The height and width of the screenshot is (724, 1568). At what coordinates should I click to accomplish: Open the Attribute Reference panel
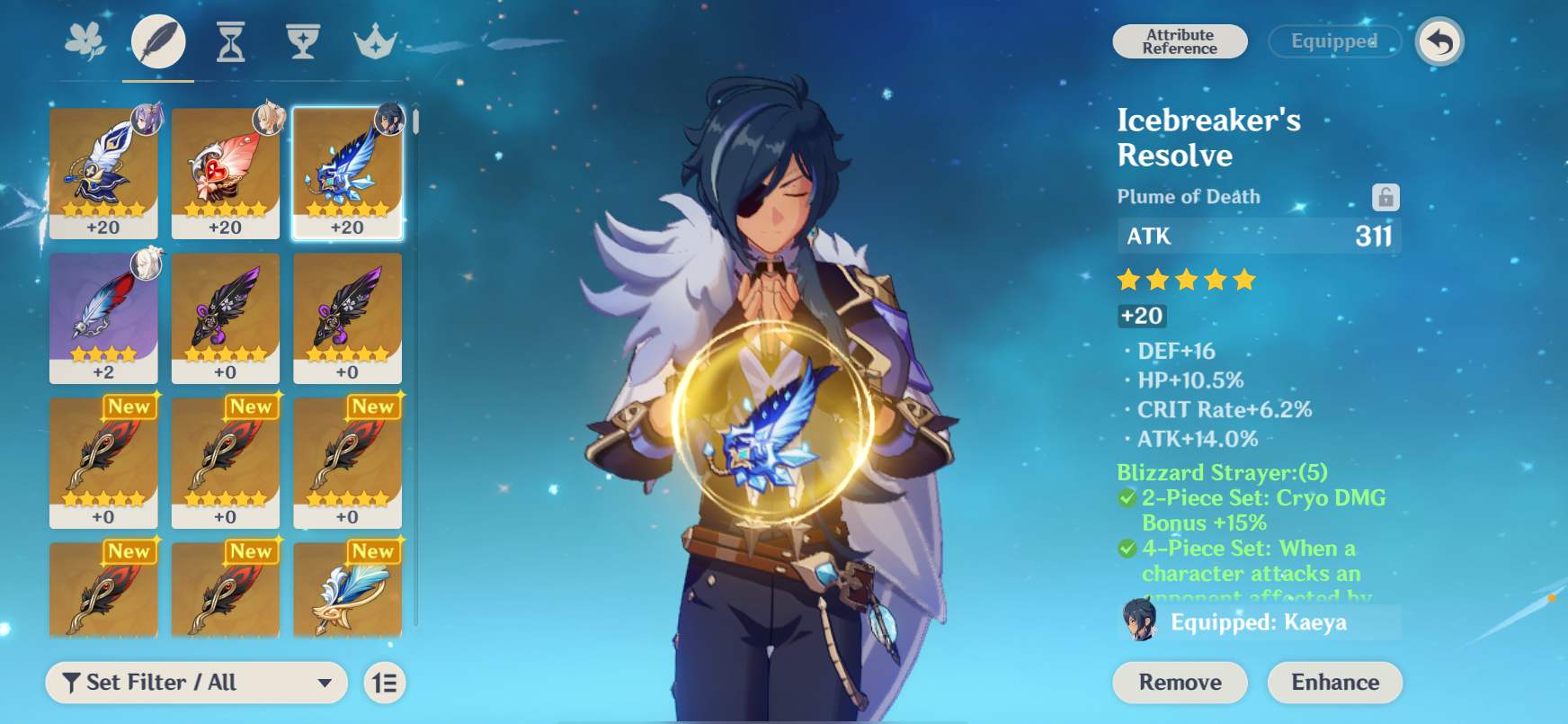[x=1179, y=41]
